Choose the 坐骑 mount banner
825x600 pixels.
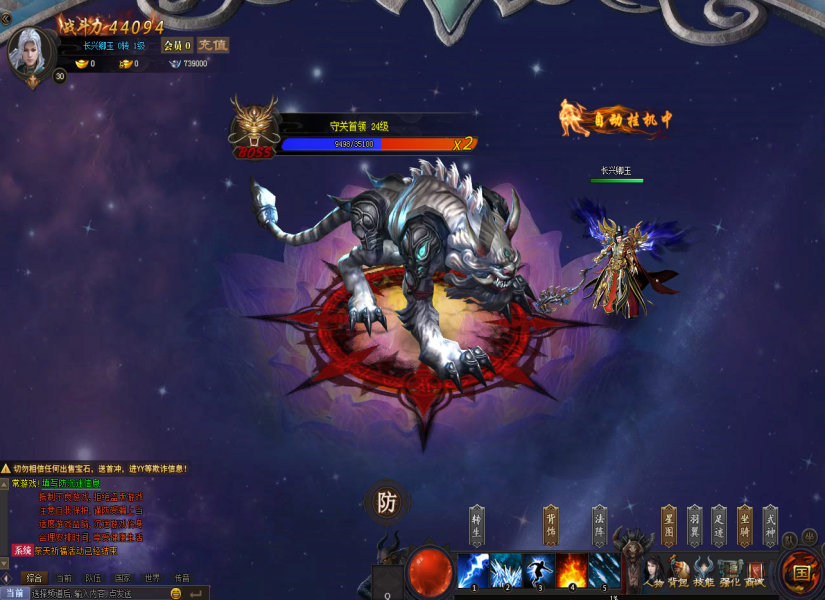coord(744,525)
